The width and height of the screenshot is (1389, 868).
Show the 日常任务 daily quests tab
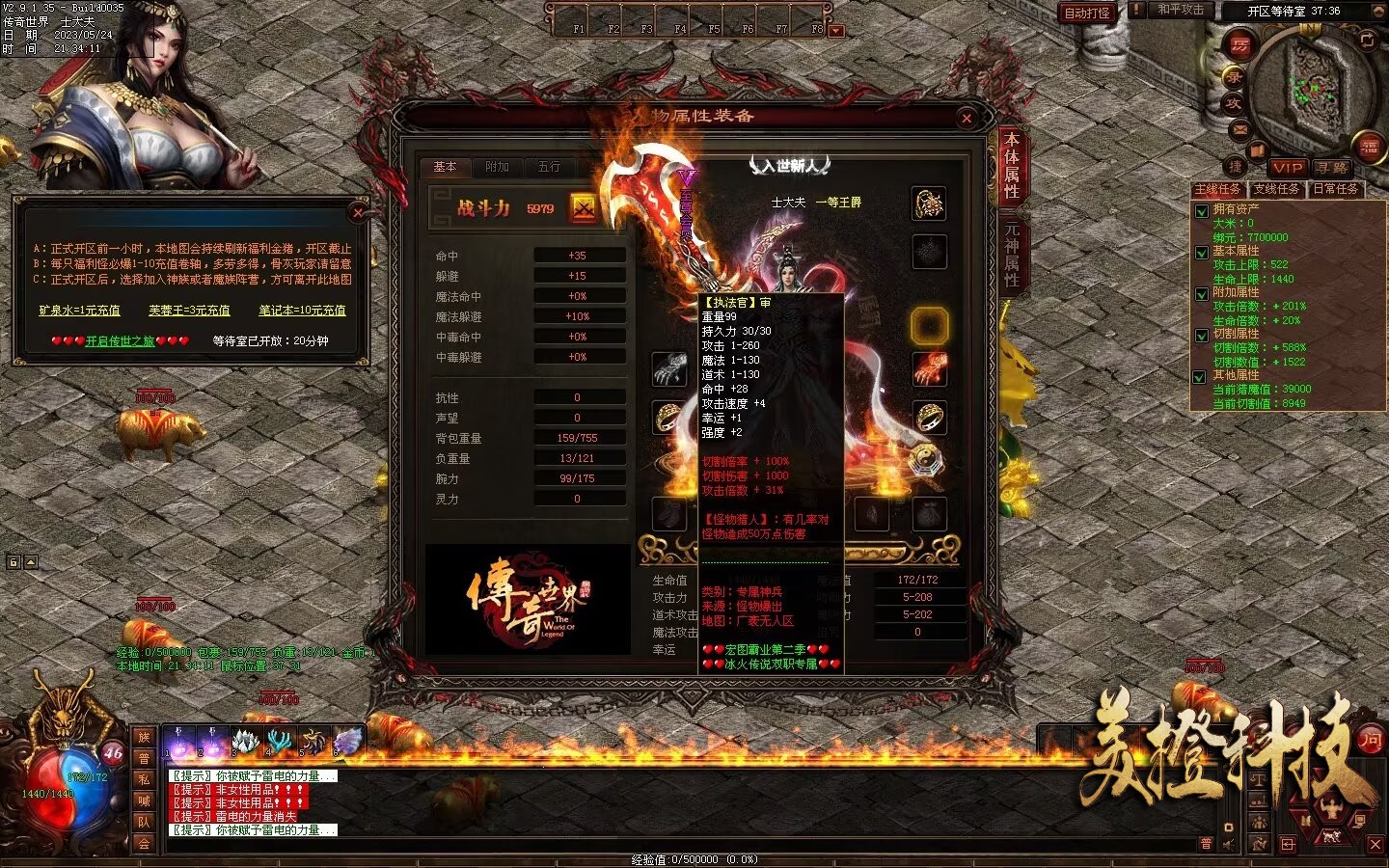1336,189
